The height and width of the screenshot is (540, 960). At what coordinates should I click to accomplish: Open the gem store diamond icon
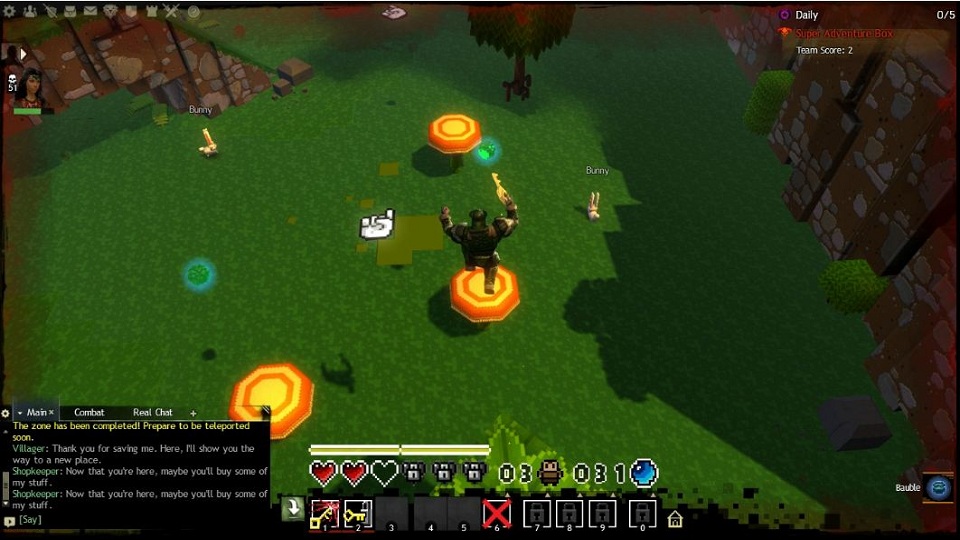click(110, 12)
